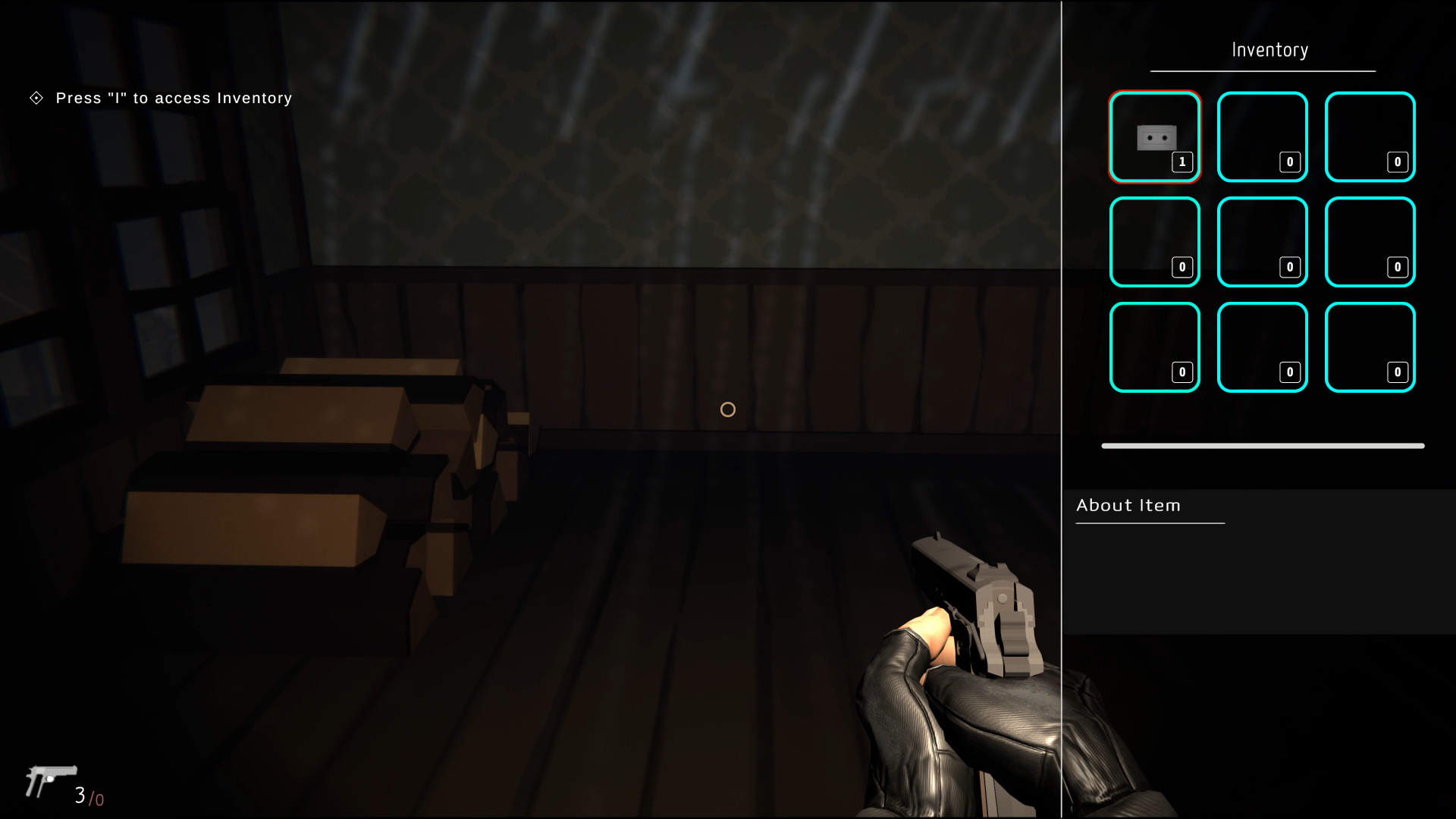The image size is (1456, 819).
Task: Expand the bottom-middle inventory slot details
Action: (1262, 347)
